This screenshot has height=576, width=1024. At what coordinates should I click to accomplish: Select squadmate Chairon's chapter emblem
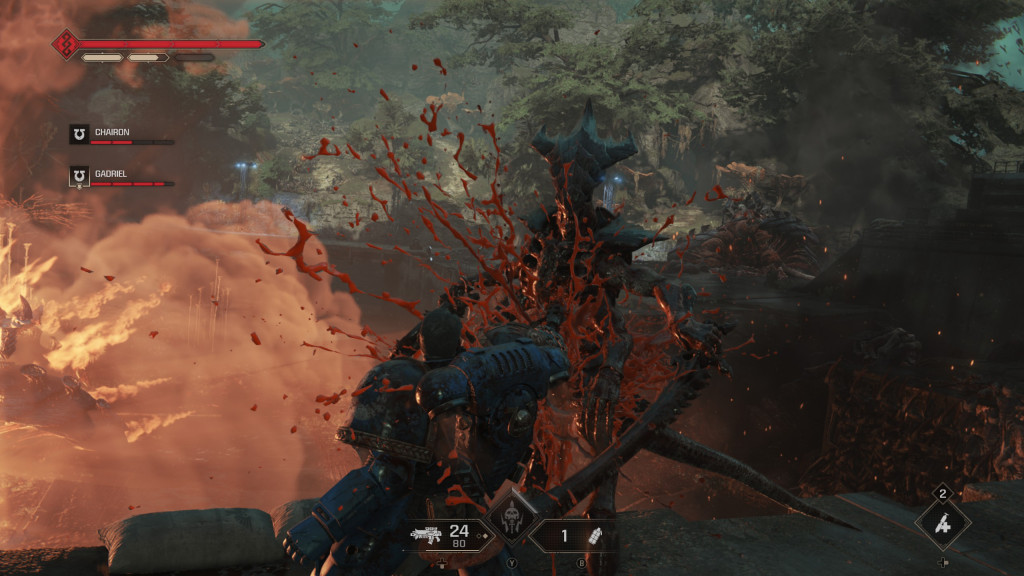pyautogui.click(x=79, y=134)
